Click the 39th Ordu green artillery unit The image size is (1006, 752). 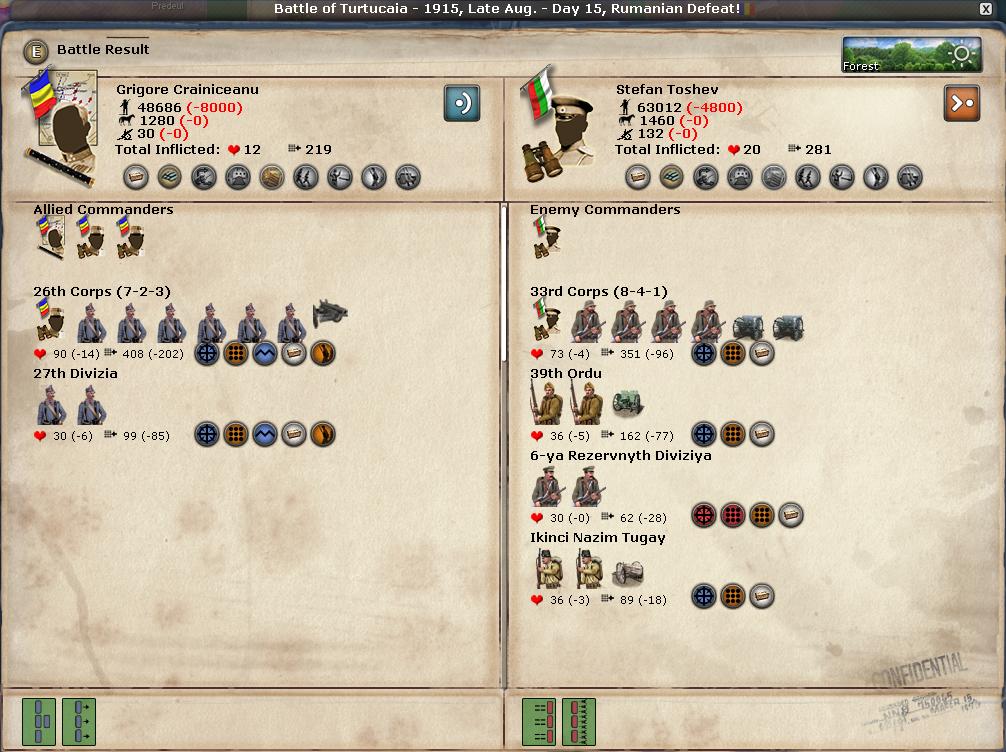point(628,404)
